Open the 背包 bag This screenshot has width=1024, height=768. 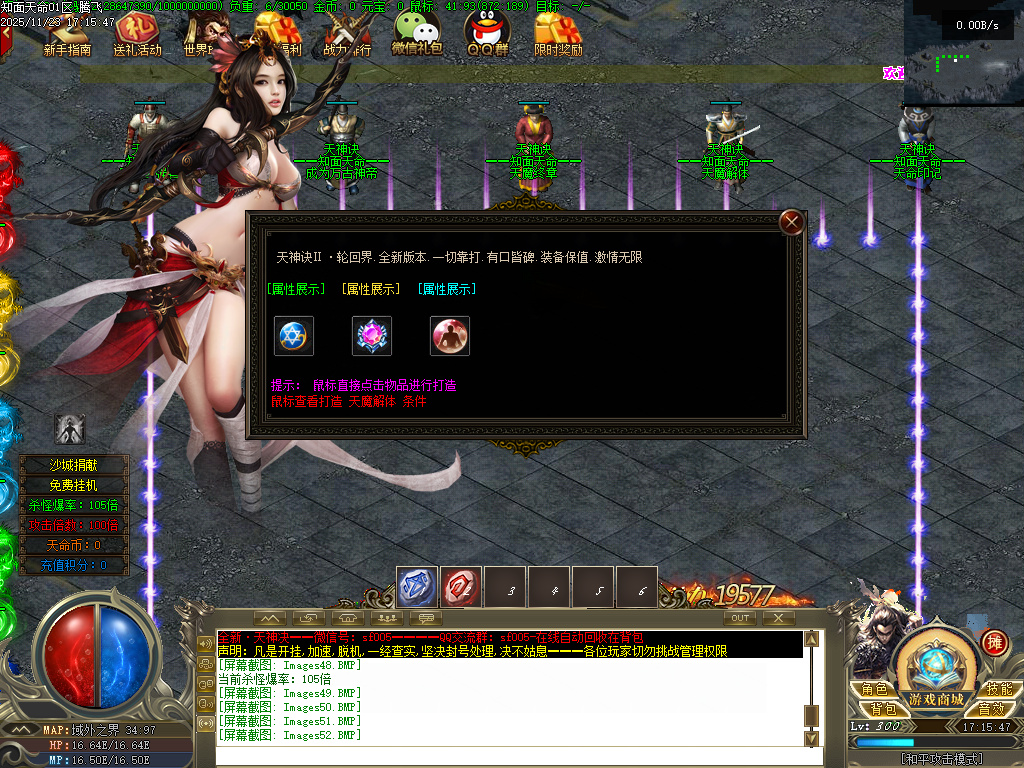click(882, 708)
